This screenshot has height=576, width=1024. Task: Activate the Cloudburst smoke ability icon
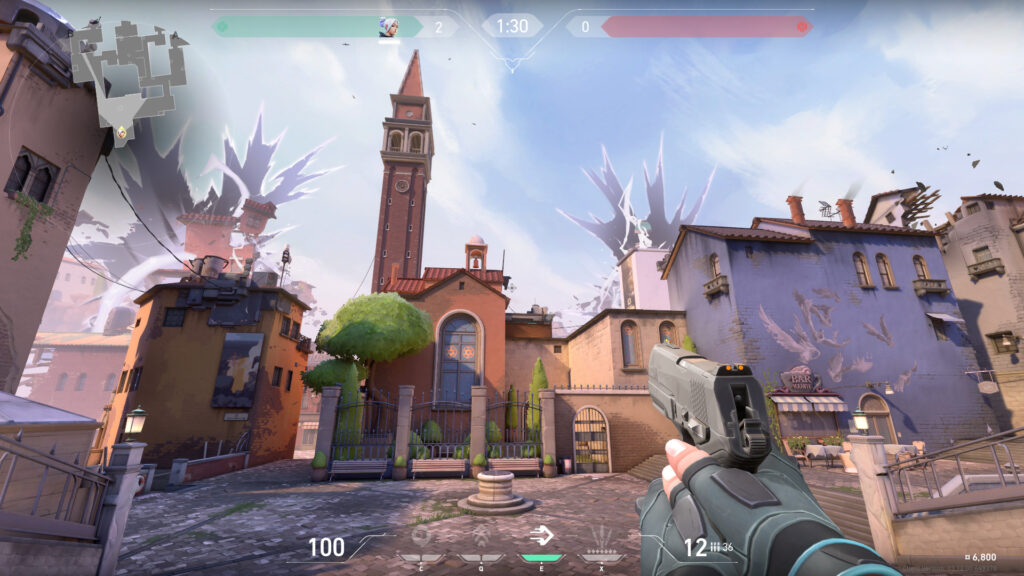[422, 539]
